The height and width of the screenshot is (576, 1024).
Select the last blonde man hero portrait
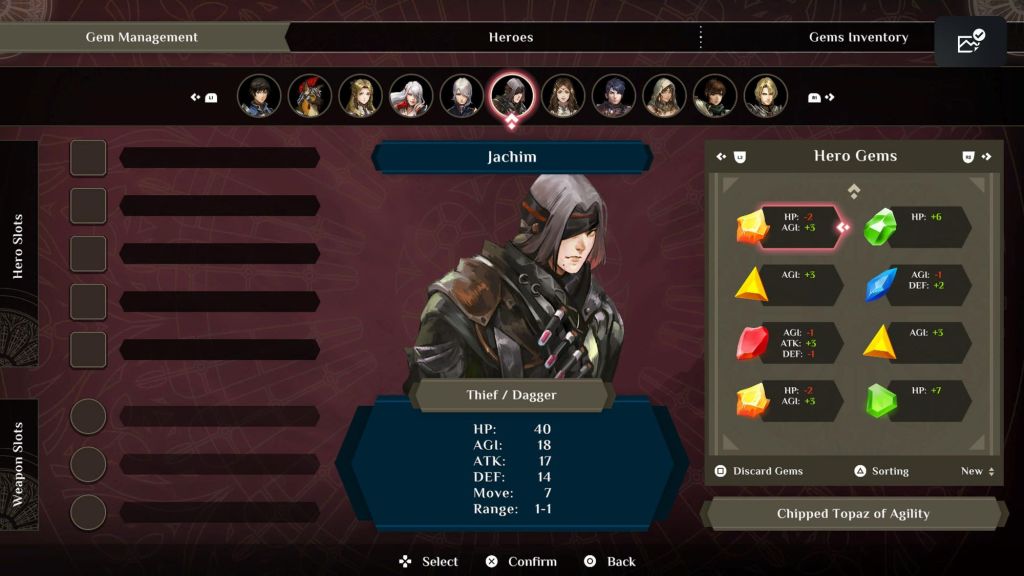[x=765, y=96]
